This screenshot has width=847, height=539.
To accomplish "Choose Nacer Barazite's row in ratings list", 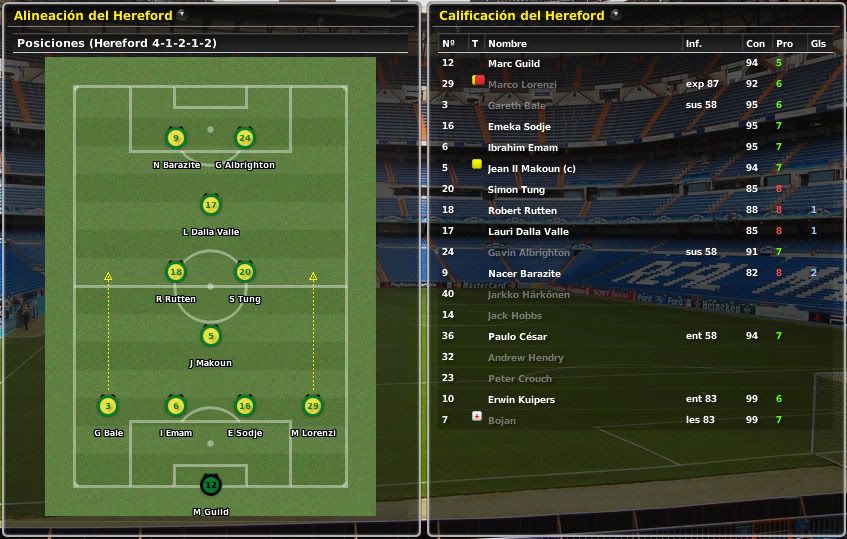I will pos(524,274).
